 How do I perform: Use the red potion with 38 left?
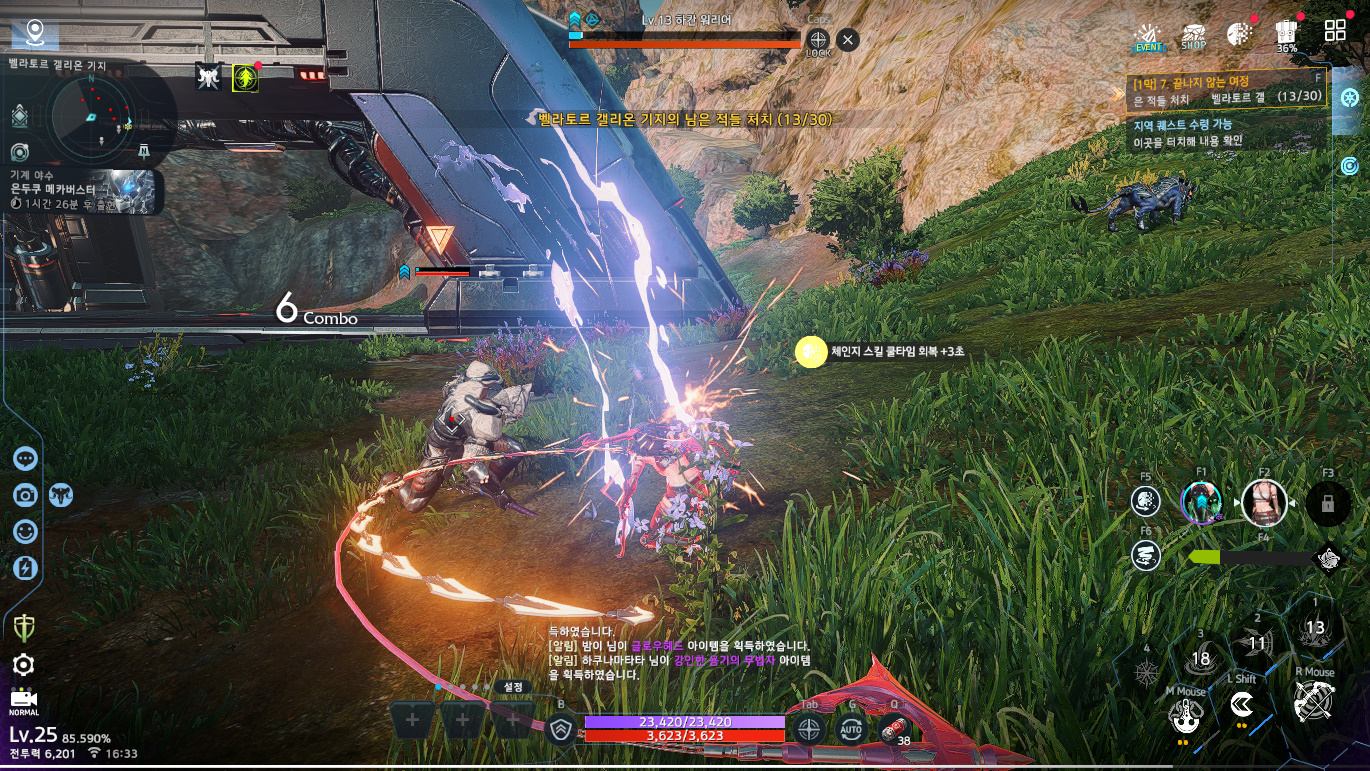(x=894, y=729)
